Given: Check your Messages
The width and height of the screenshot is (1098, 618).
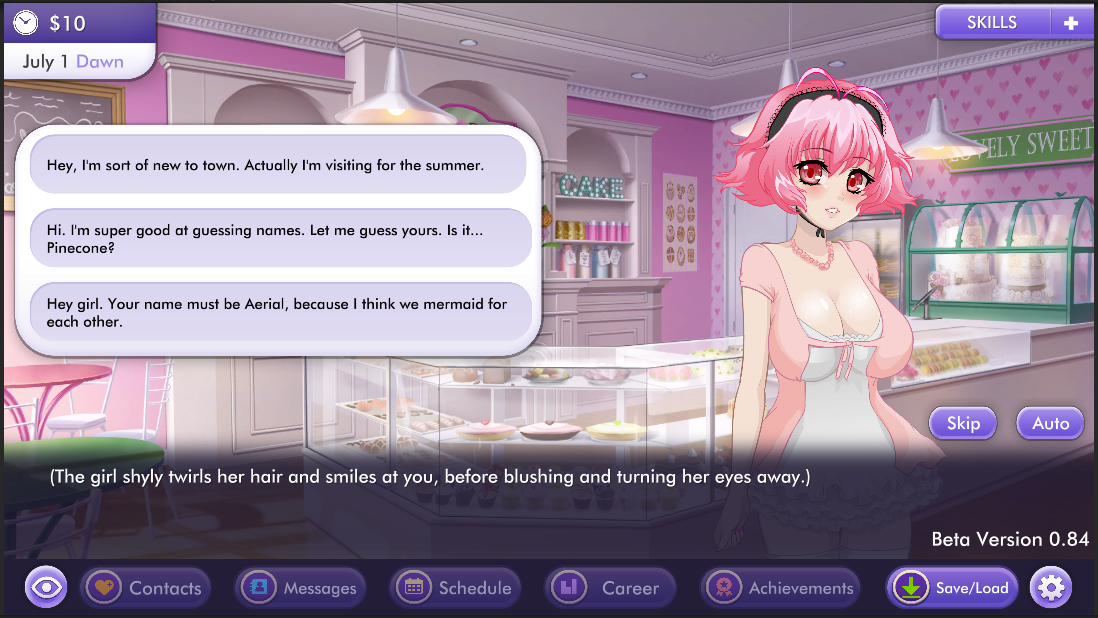Looking at the screenshot, I should [301, 588].
